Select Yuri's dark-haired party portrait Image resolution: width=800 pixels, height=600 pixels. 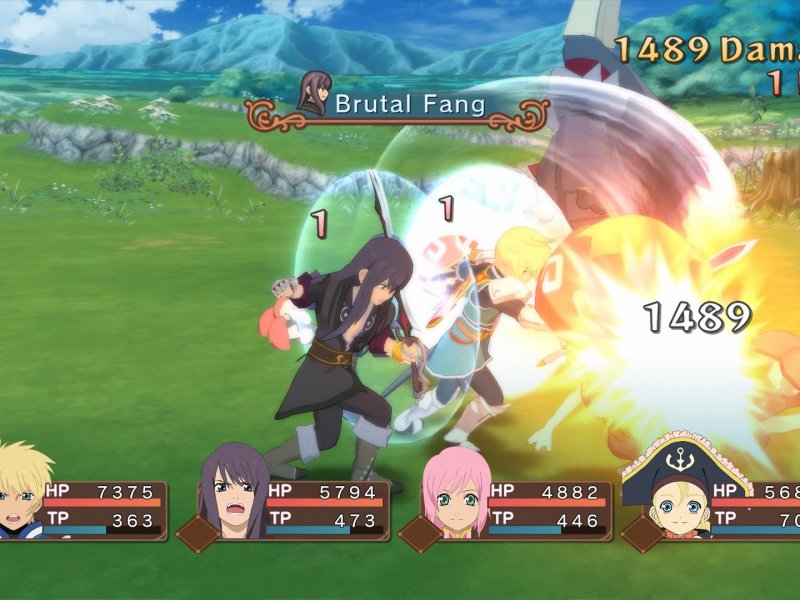[x=236, y=492]
